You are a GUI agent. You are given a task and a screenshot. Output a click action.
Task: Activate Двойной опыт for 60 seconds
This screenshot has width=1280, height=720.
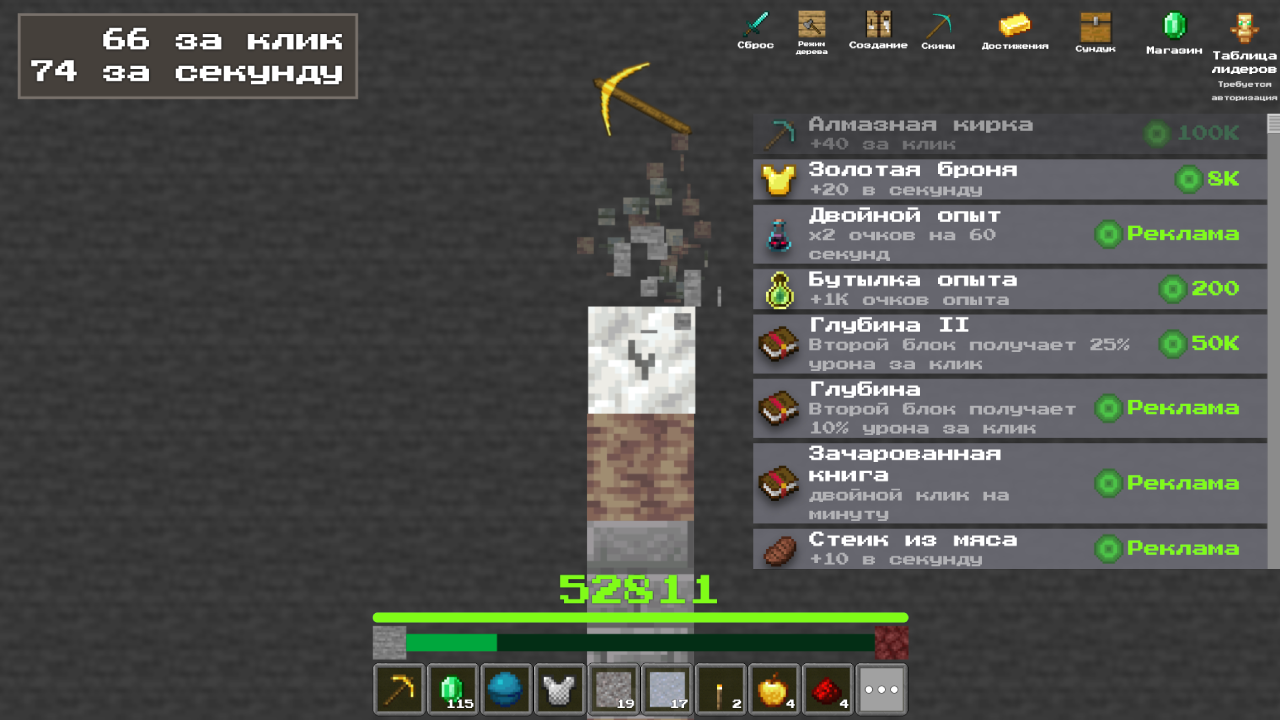pyautogui.click(x=1008, y=234)
